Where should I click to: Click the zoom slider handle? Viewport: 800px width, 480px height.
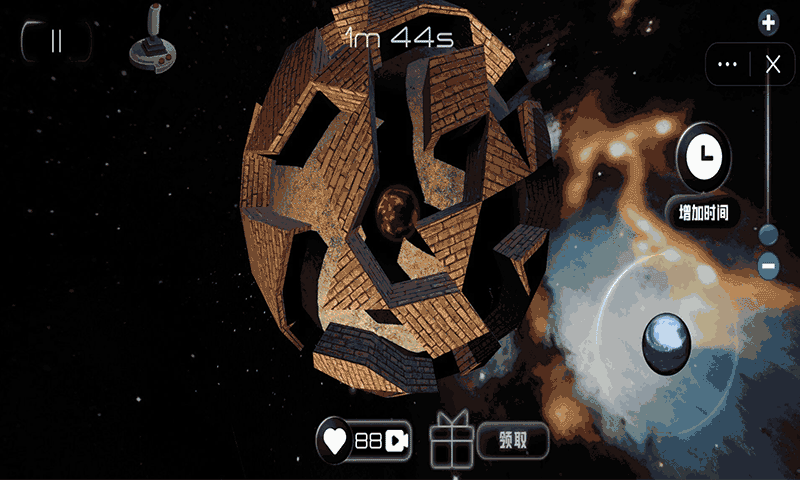click(768, 235)
